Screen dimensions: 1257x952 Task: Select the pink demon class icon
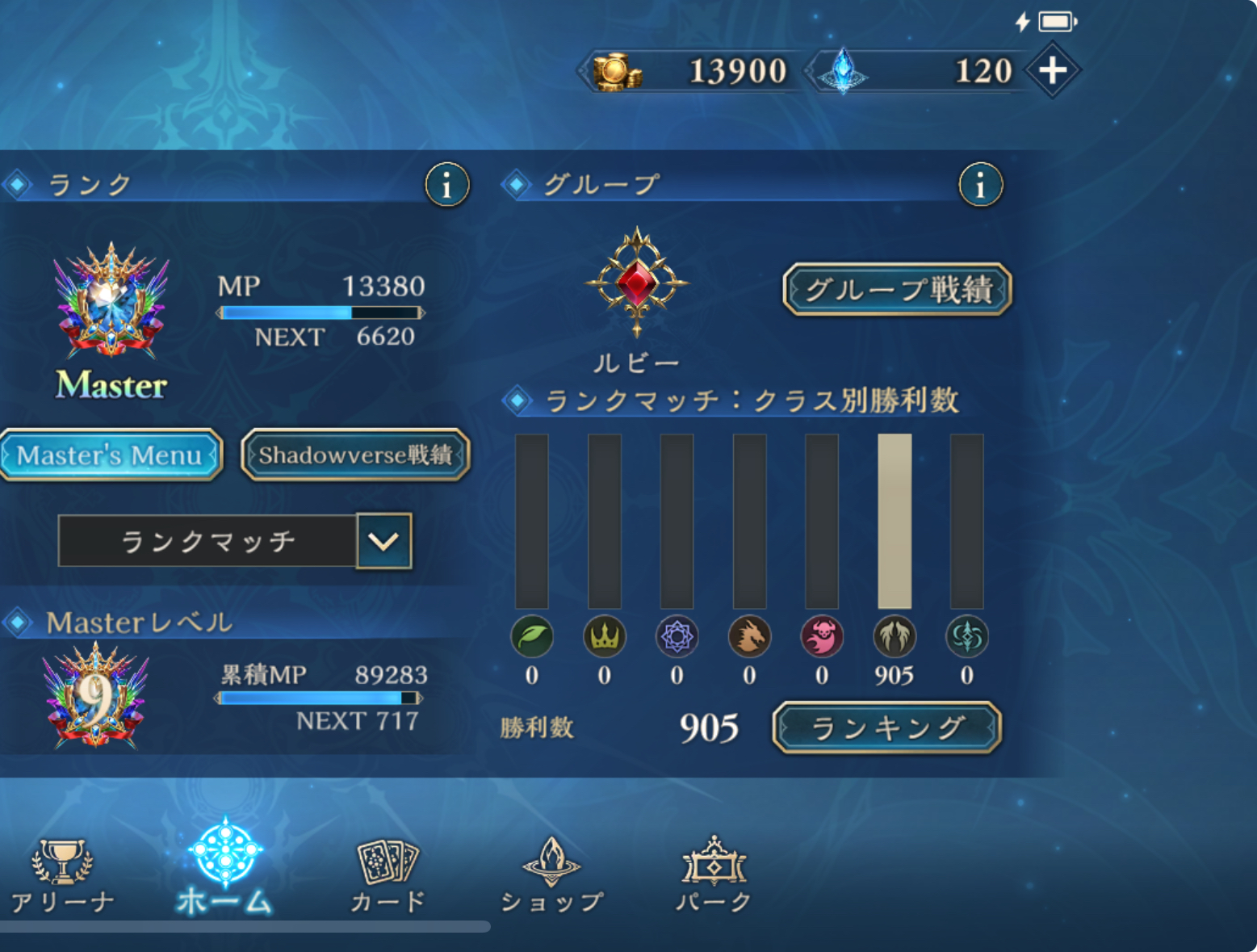pos(822,636)
